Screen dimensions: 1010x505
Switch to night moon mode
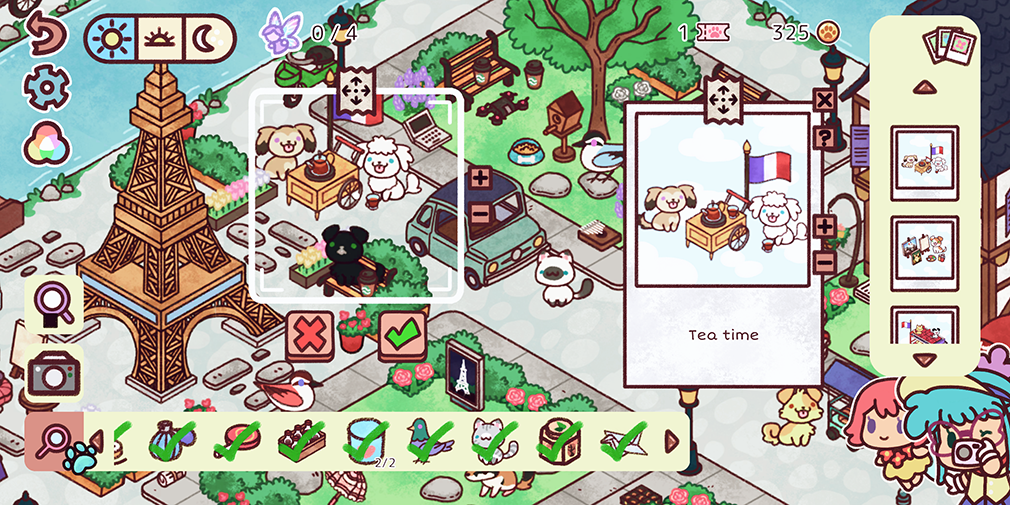click(x=210, y=39)
